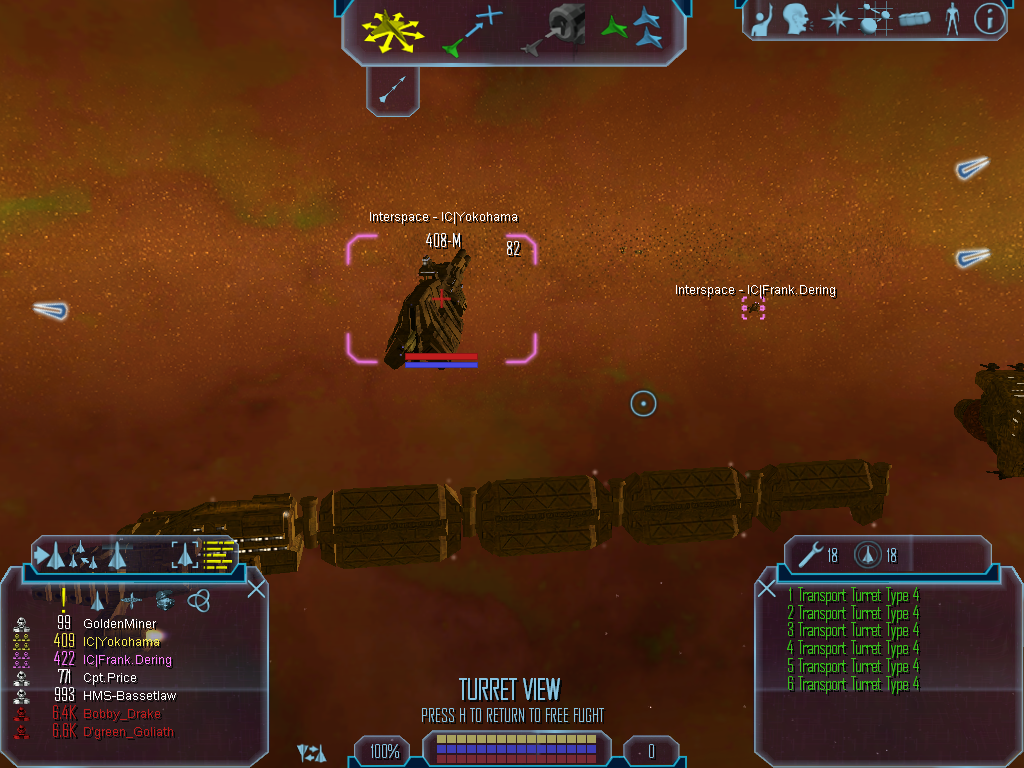Select IC|Frank.Dering in the contact list
Viewport: 1024px width, 768px height.
(x=127, y=660)
